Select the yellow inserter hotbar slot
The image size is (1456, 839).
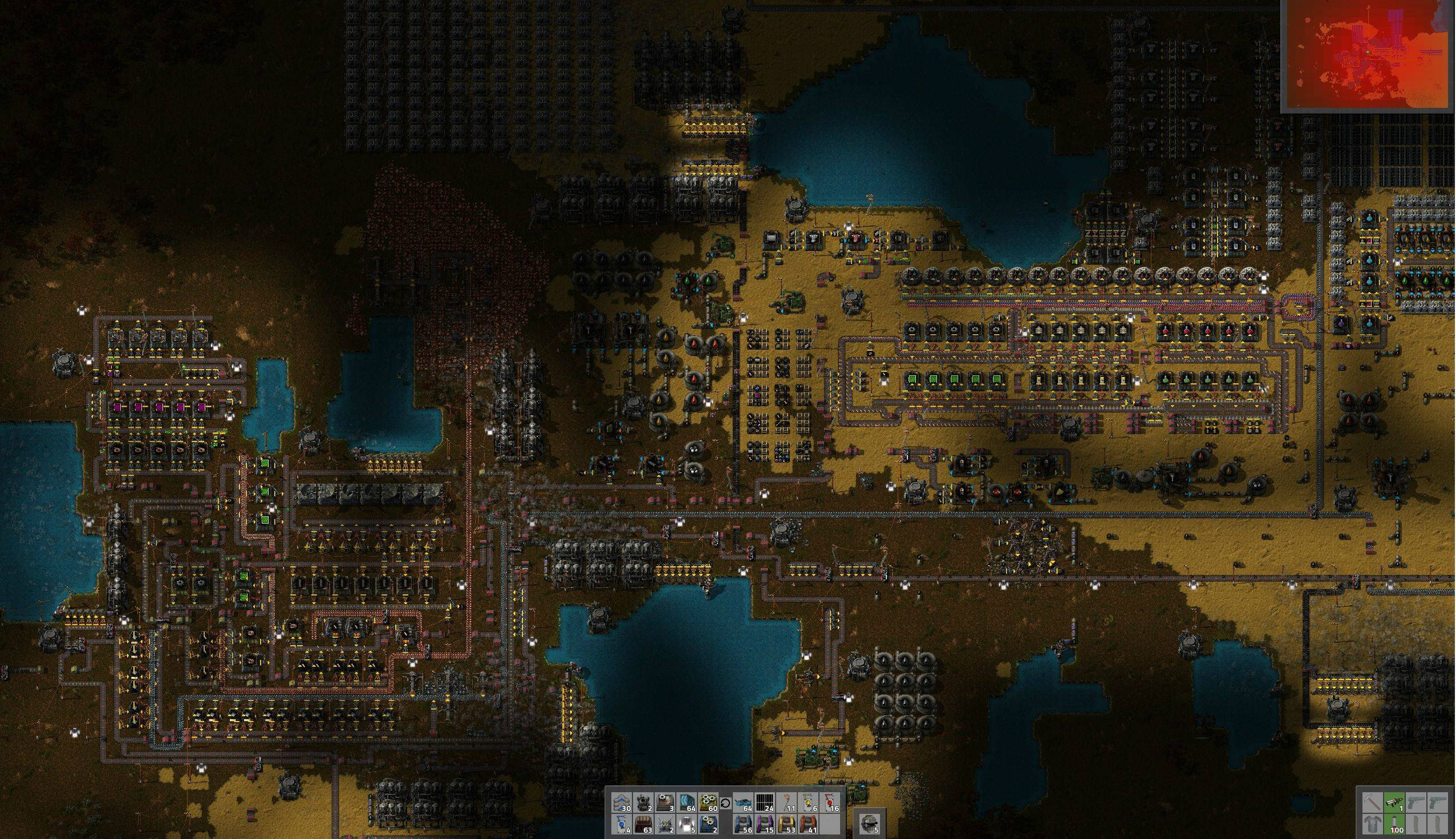click(x=809, y=802)
